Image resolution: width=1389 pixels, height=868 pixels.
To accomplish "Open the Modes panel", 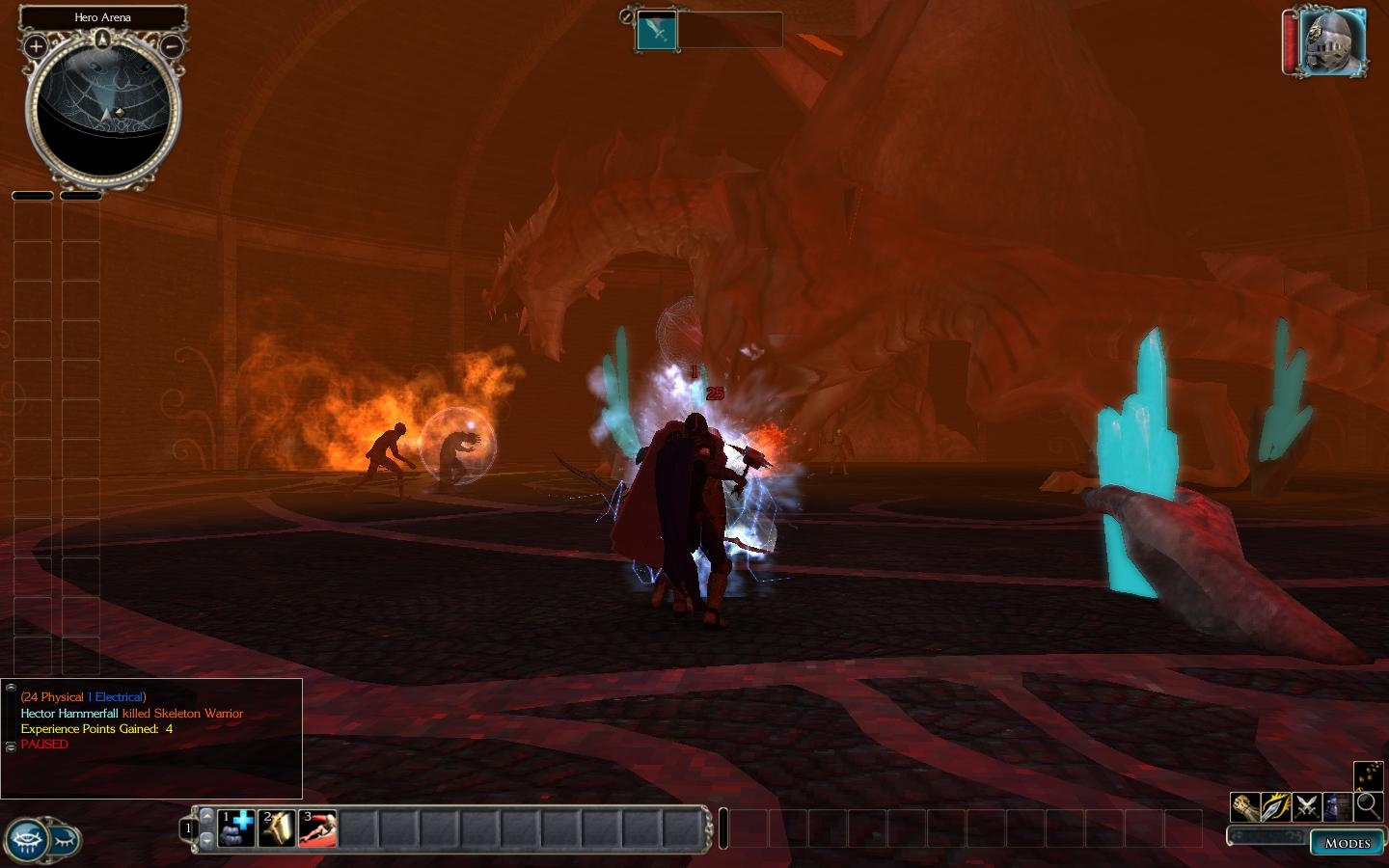I will tap(1347, 843).
